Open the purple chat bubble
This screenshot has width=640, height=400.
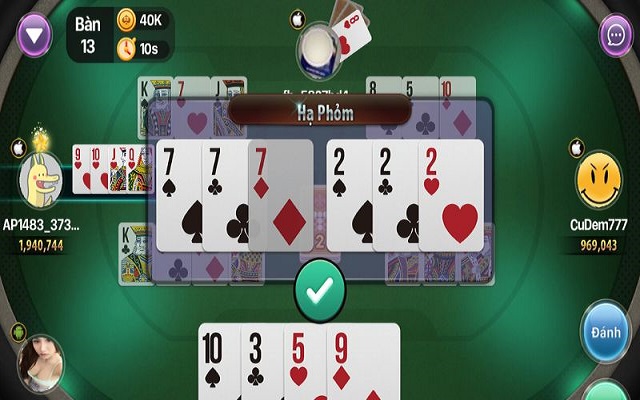[x=614, y=36]
